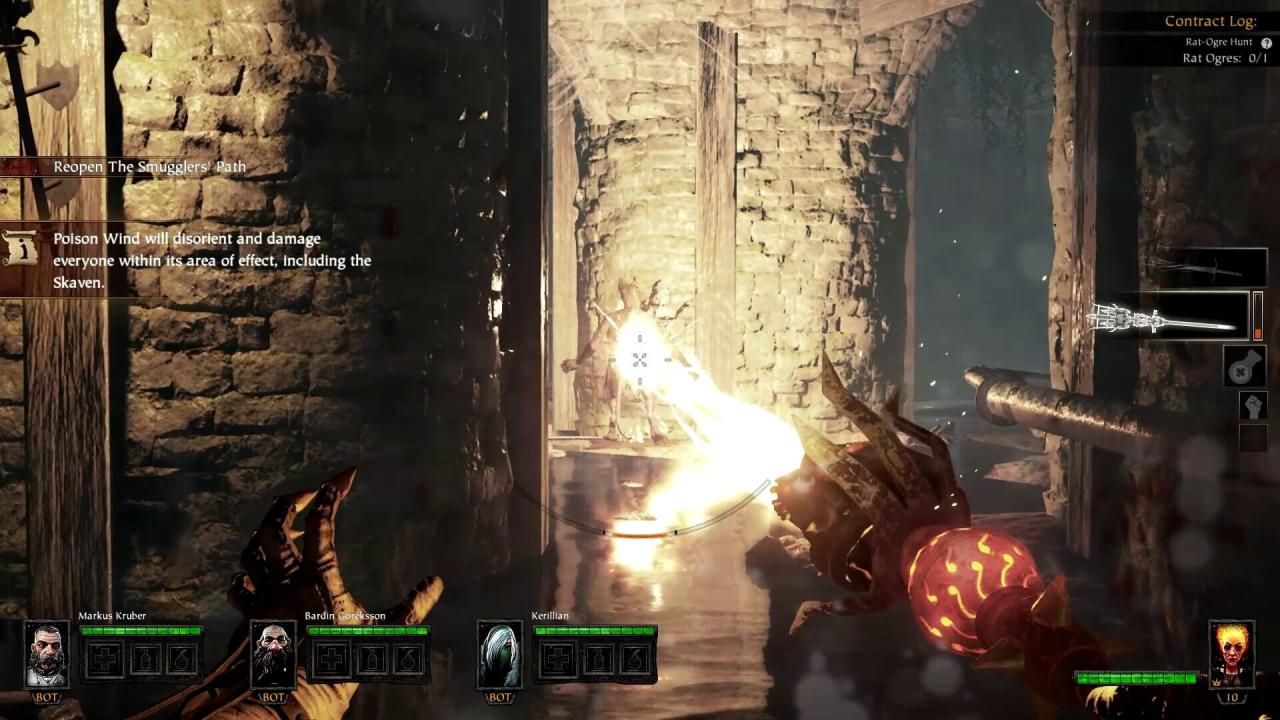Select the healing item slot on the right
Viewport: 1280px width, 720px height.
(1245, 367)
